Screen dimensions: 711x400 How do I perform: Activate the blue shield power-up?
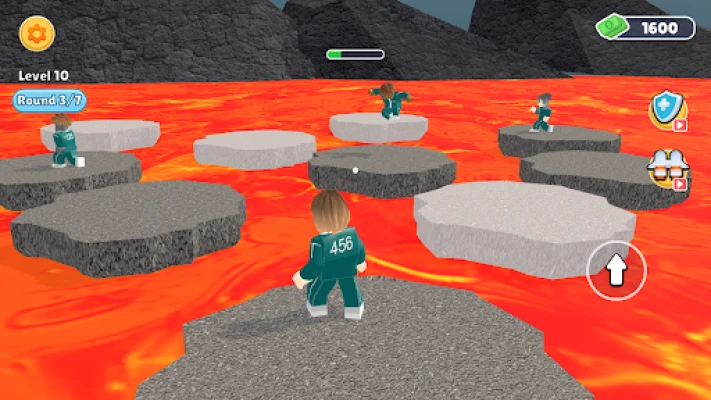[x=665, y=109]
